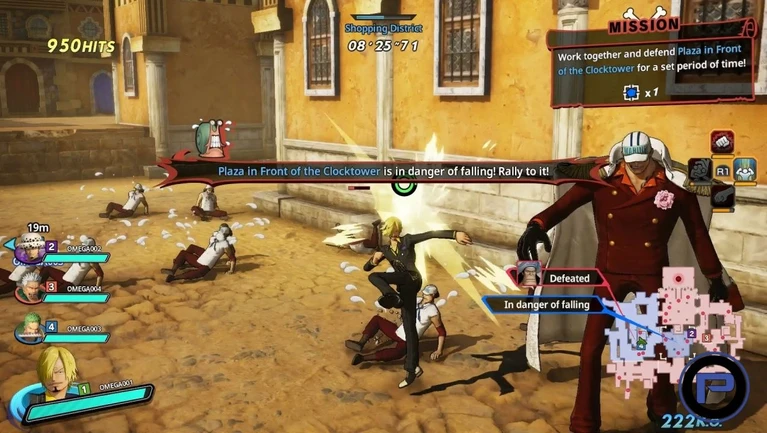This screenshot has width=767, height=433.
Task: Select the dark punching-arm skill icon
Action: point(722,197)
